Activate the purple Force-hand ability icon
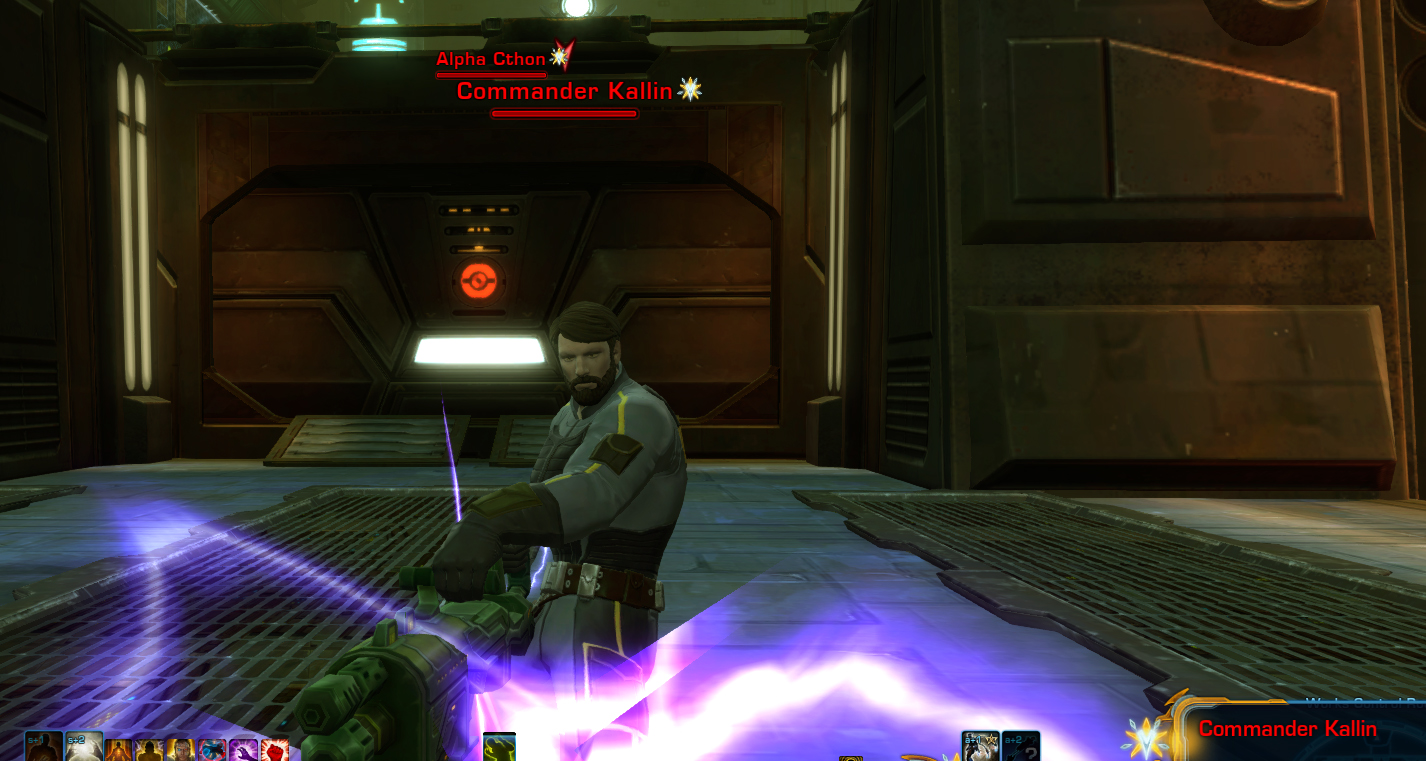The width and height of the screenshot is (1426, 761). pos(245,751)
